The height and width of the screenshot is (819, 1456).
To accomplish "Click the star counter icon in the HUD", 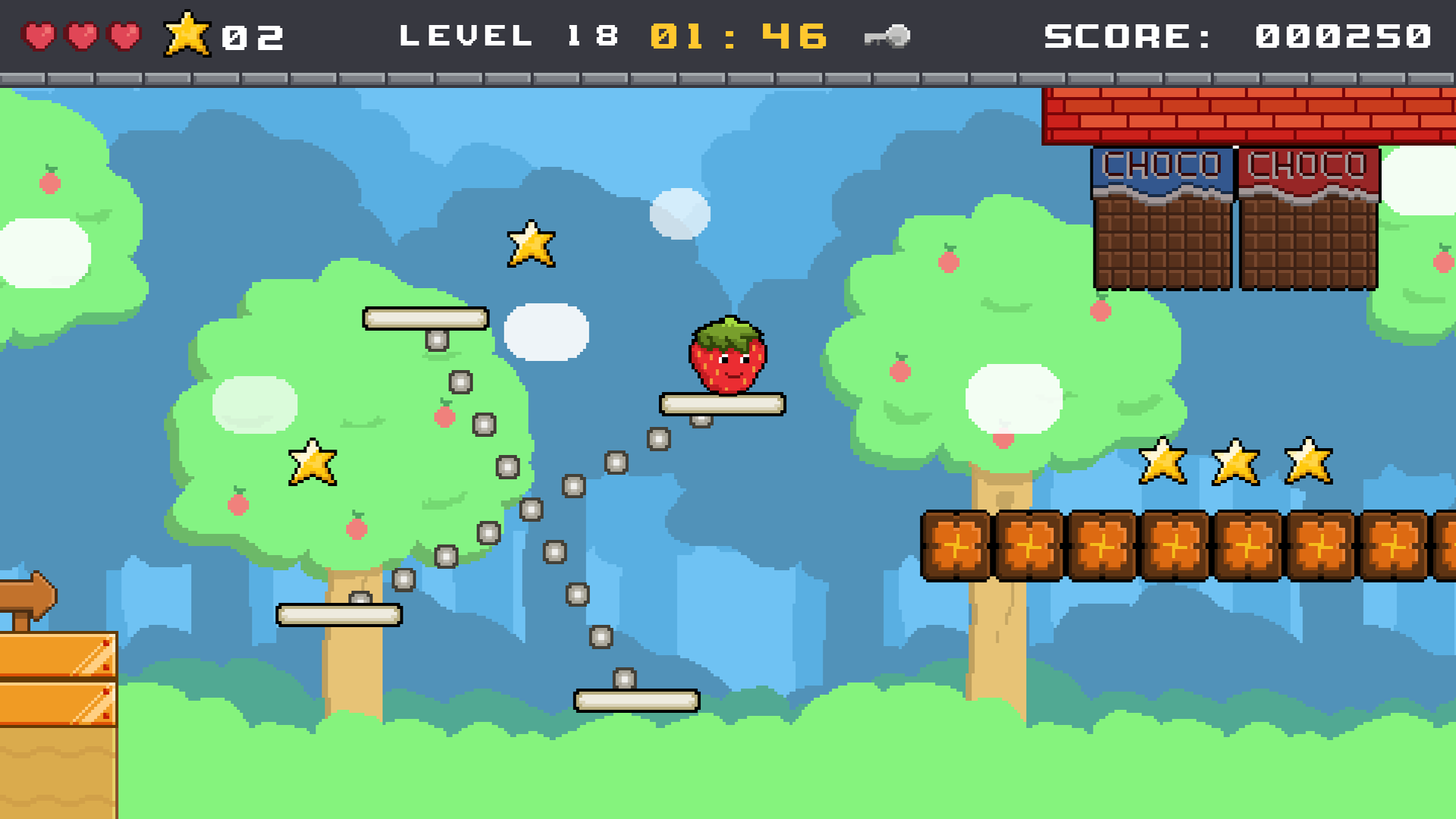I will 188,33.
